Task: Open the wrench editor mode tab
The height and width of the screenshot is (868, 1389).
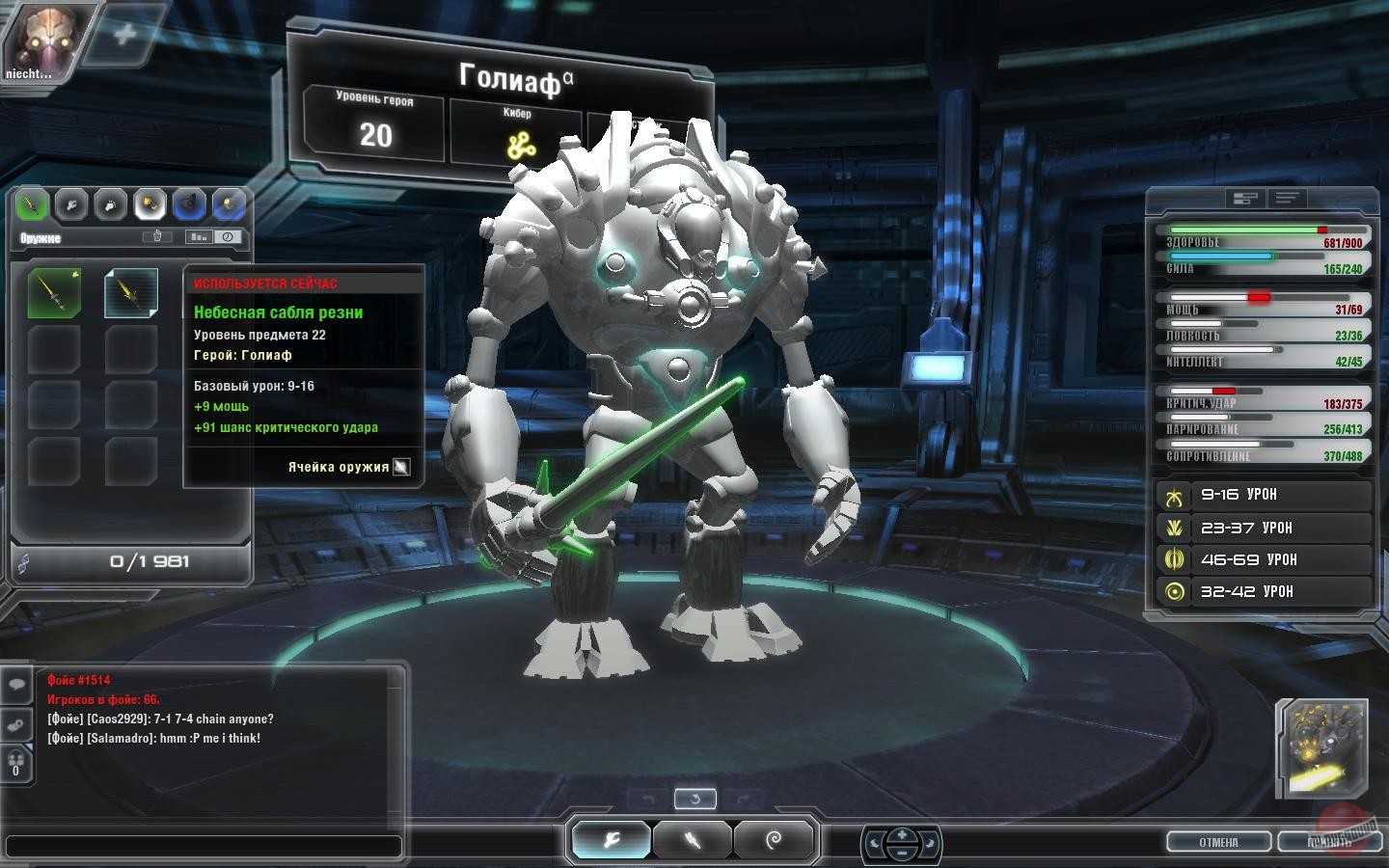Action: point(612,840)
